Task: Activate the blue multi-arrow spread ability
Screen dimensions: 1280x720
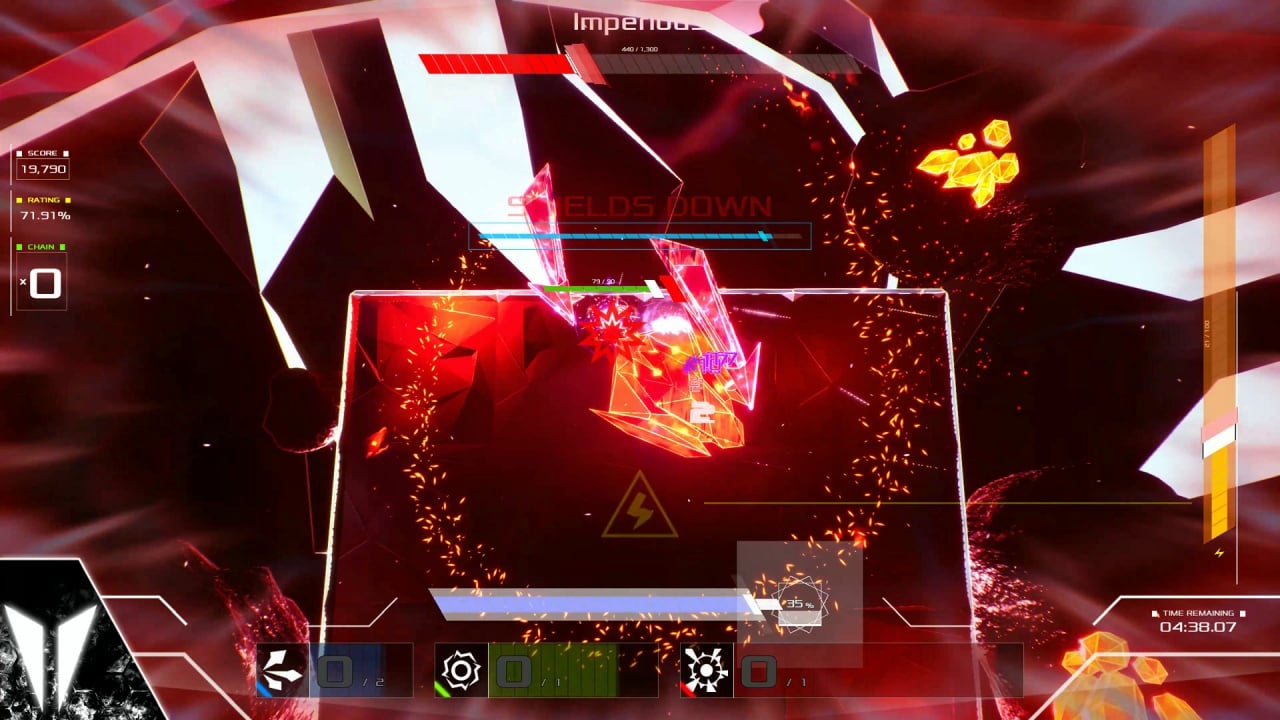Action: coord(283,670)
